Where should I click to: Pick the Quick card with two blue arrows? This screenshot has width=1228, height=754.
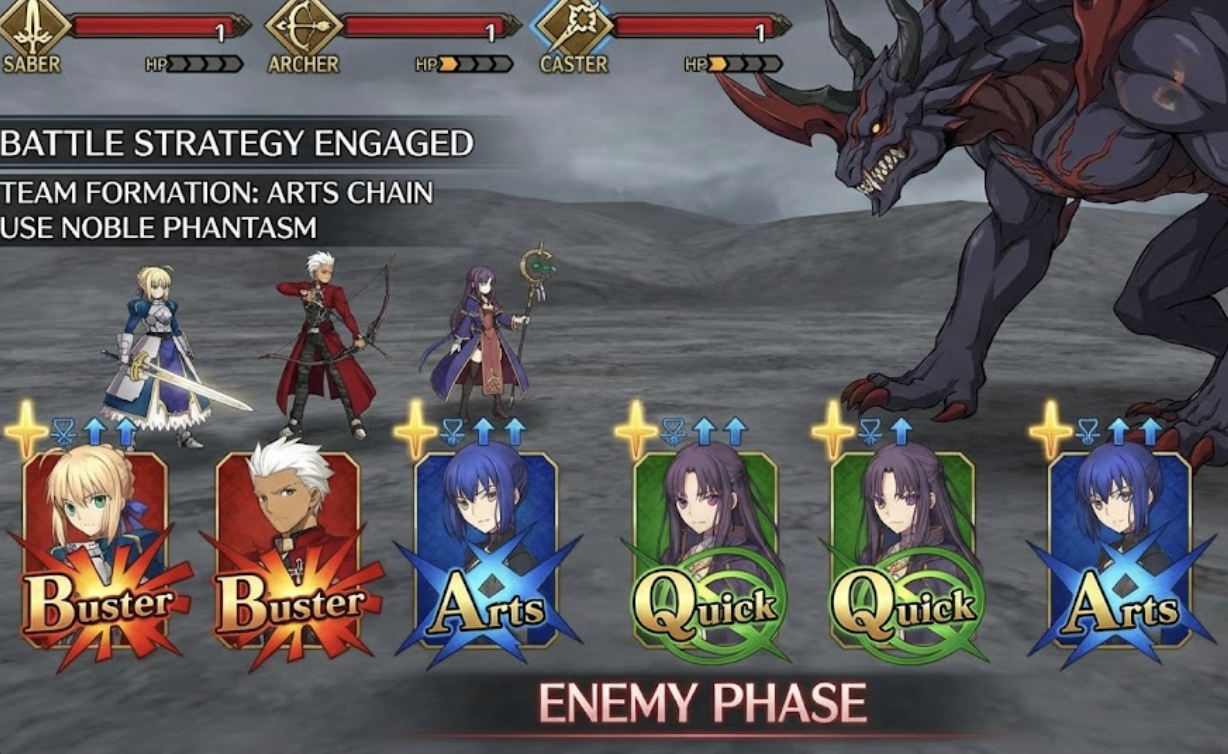(705, 550)
